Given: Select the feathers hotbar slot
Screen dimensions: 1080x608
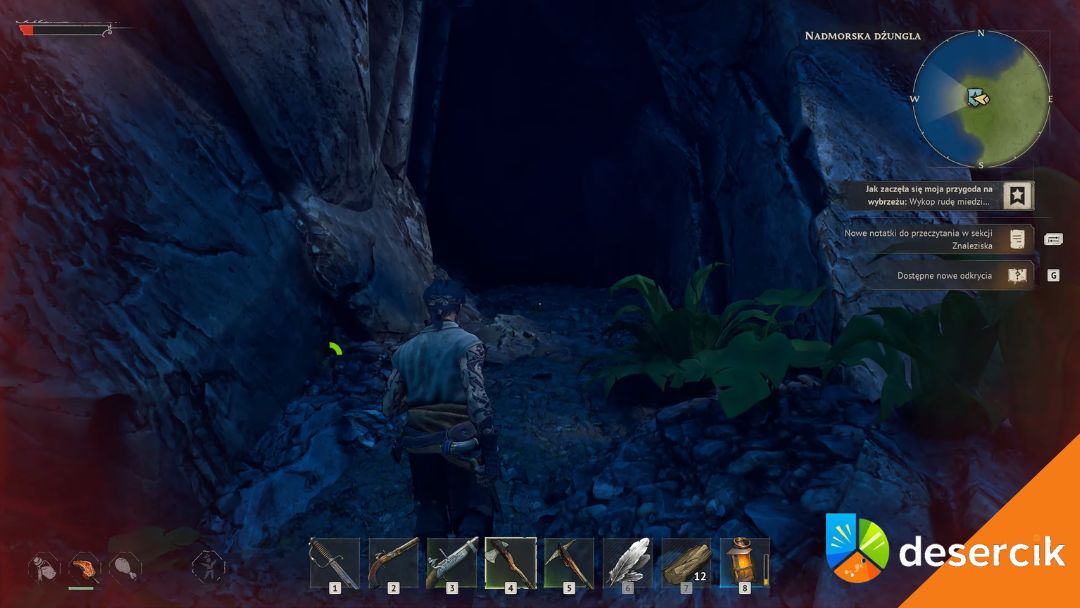Looking at the screenshot, I should click(x=627, y=563).
